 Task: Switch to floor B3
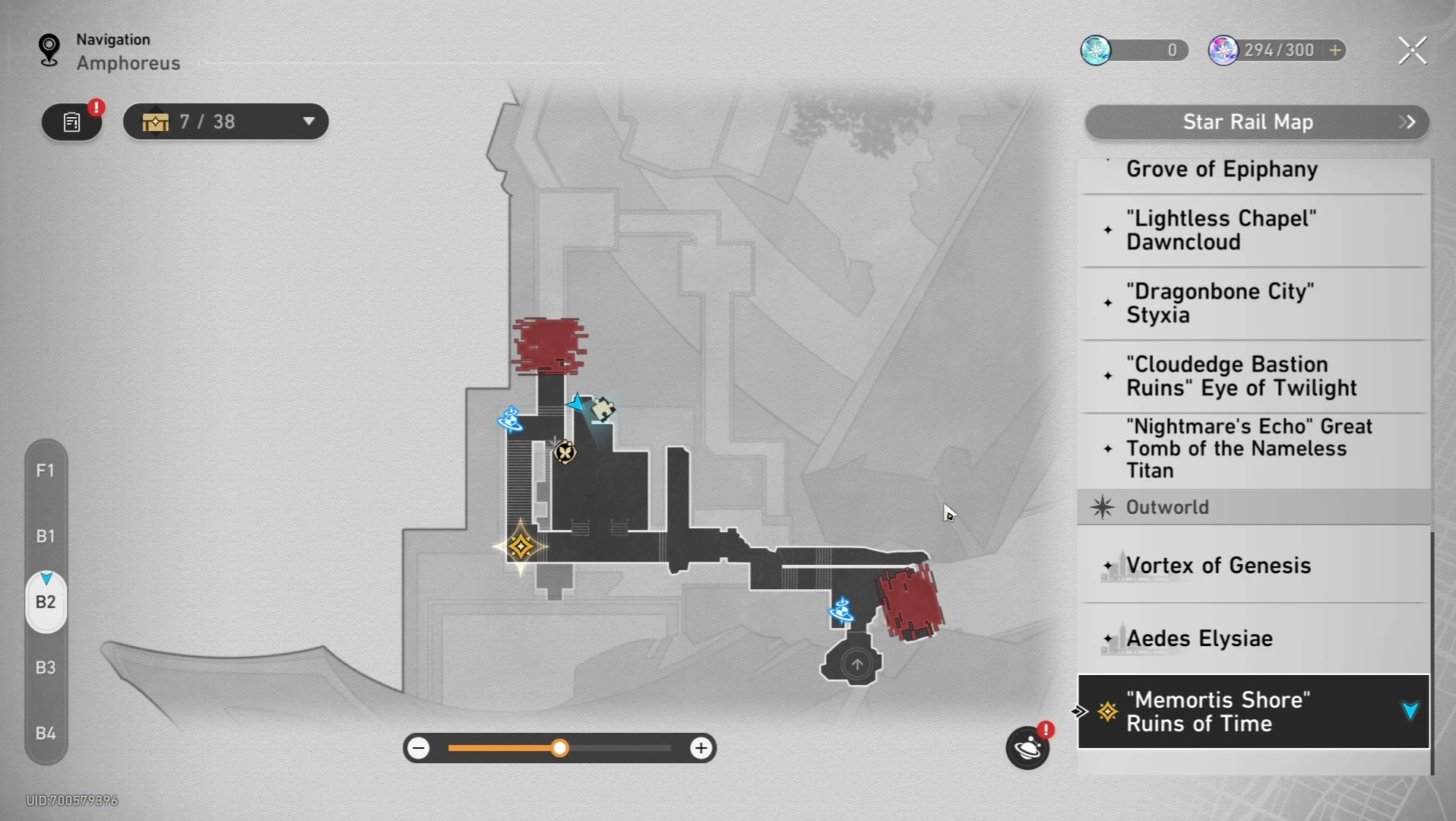point(46,667)
